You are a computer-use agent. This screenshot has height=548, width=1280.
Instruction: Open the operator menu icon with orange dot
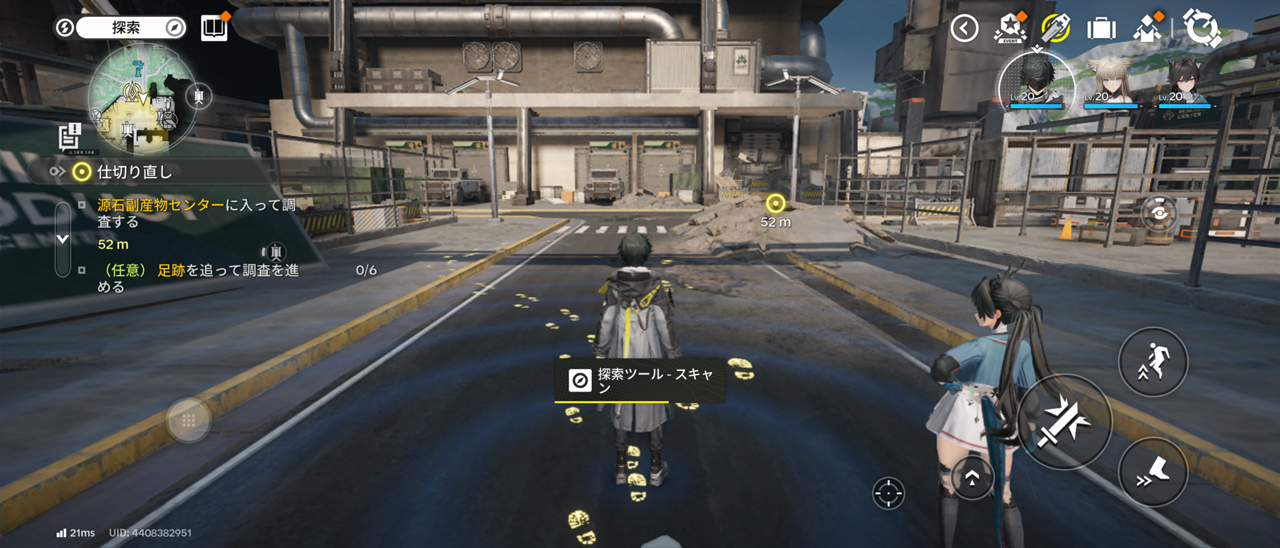[x=1147, y=28]
